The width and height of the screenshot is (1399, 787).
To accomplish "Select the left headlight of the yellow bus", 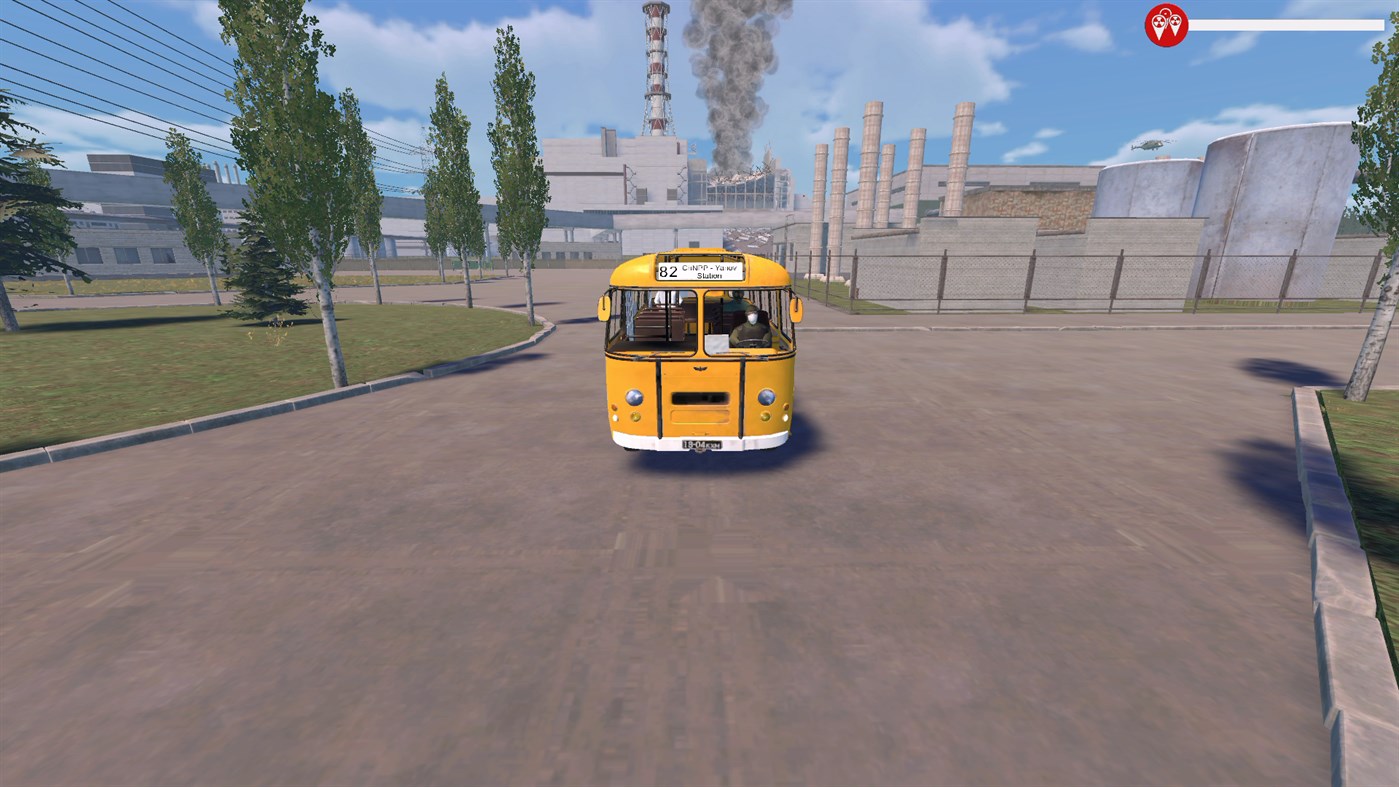I will 634,395.
